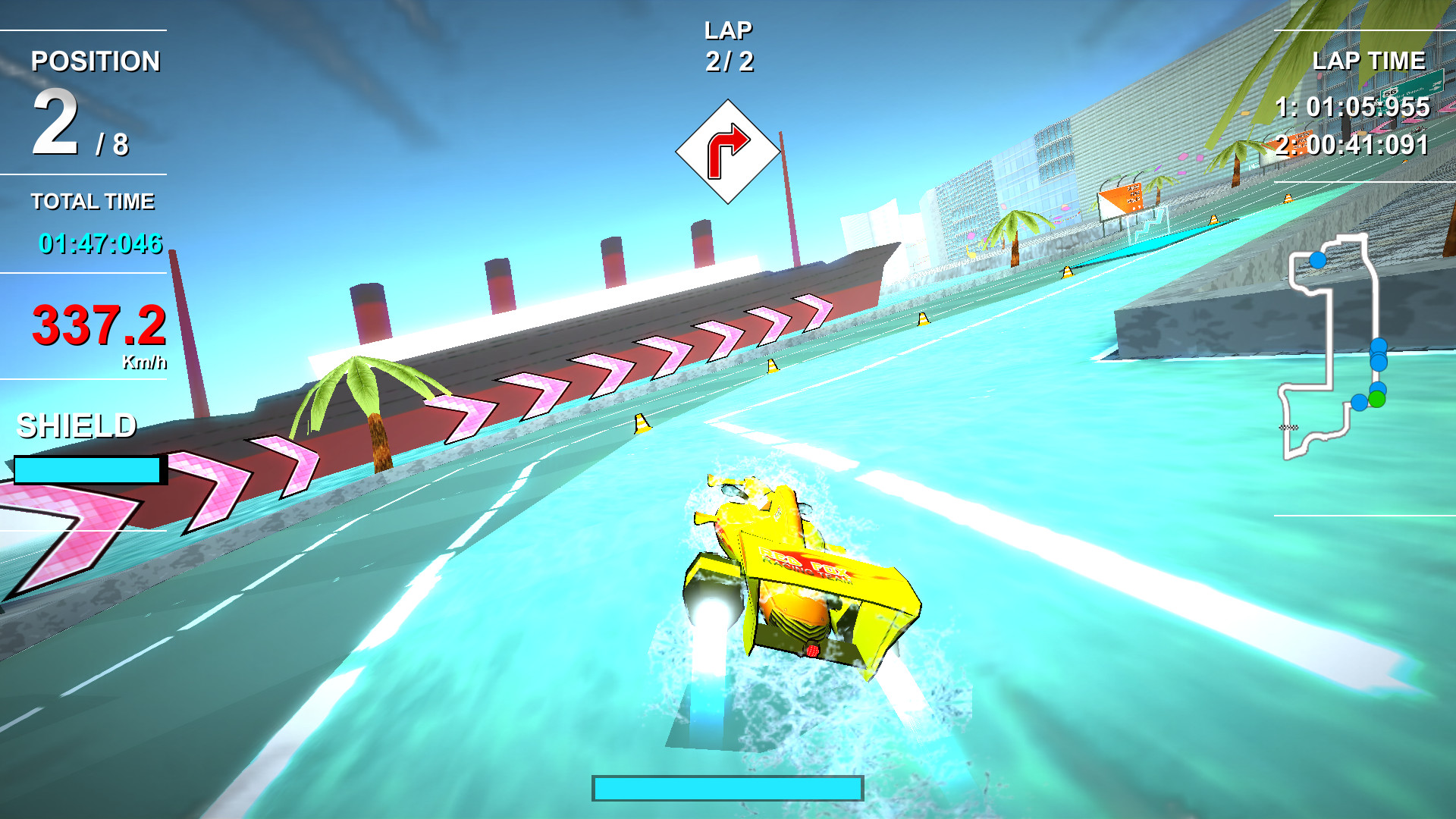Viewport: 1456px width, 819px height.
Task: Click the cyan boost bar at bottom
Action: point(728,789)
